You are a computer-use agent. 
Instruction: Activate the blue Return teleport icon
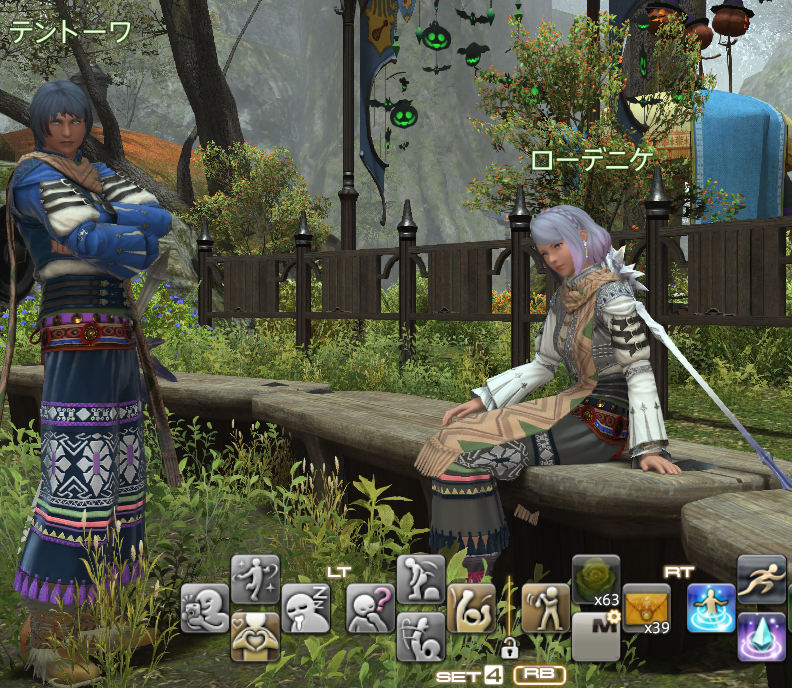(x=711, y=608)
